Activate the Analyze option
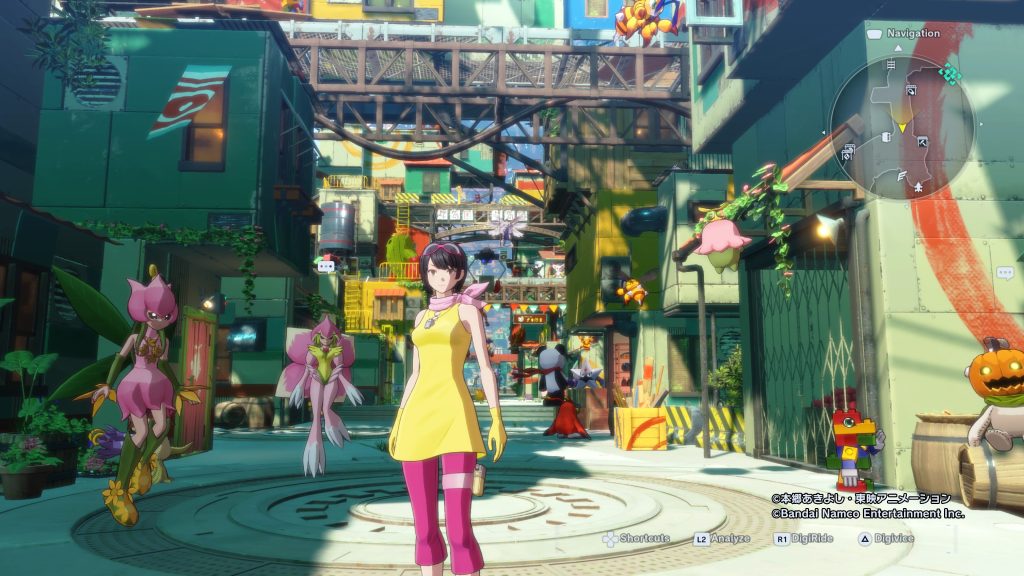 (725, 538)
